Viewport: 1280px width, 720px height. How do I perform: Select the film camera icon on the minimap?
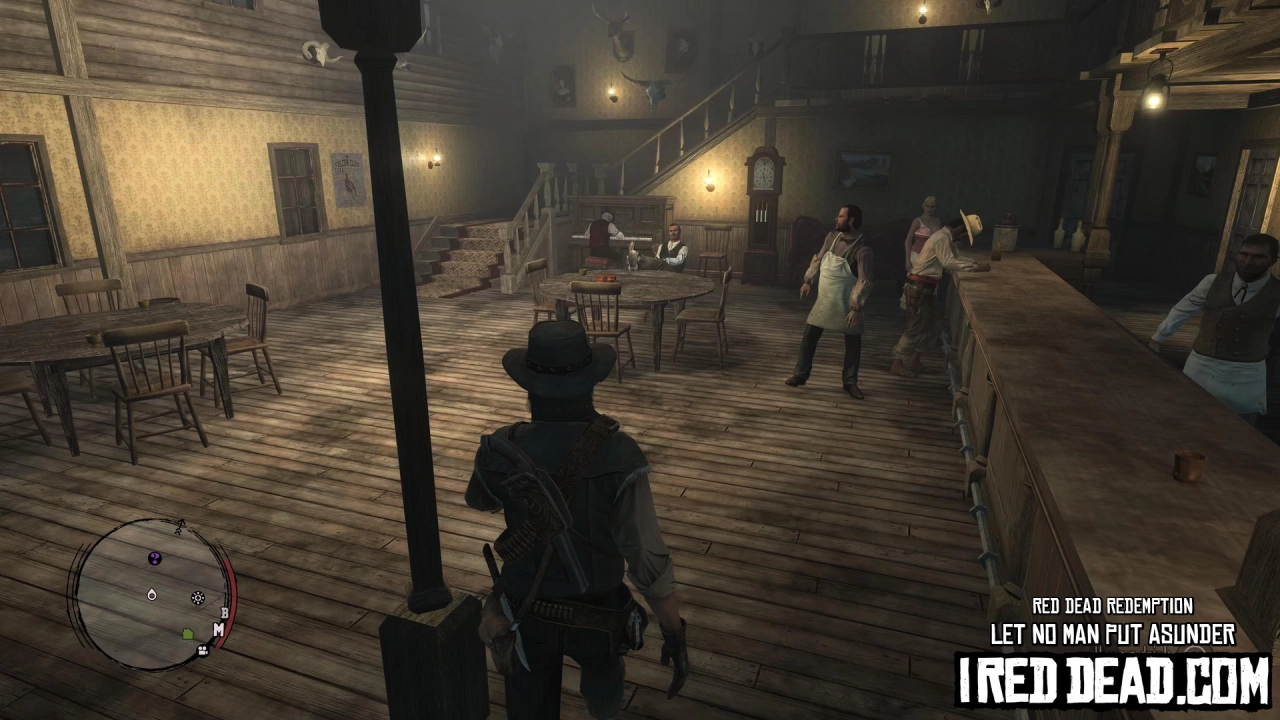[x=203, y=650]
